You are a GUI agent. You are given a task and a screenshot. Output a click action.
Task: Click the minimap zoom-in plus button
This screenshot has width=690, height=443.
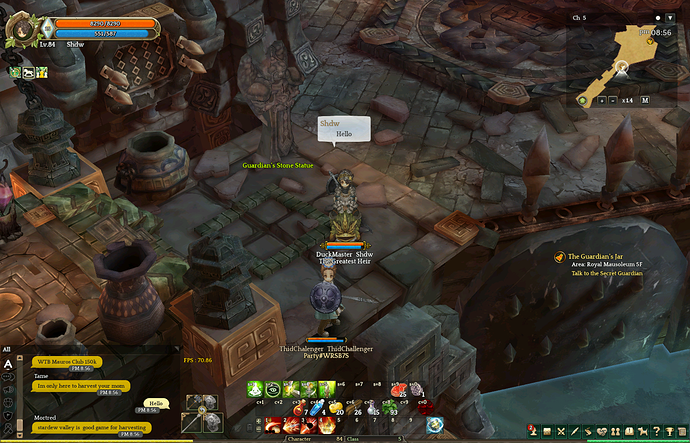601,100
